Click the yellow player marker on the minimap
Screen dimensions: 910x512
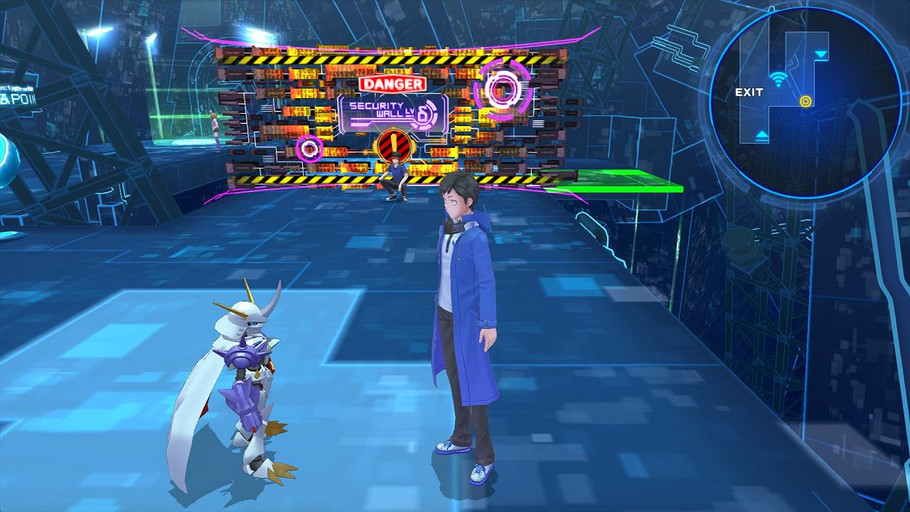point(805,100)
